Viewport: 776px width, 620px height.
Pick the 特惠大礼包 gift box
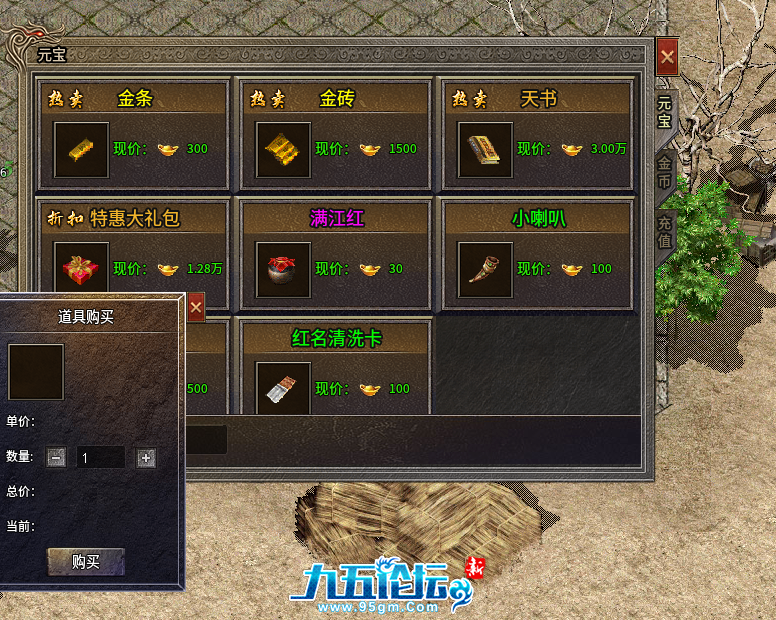click(82, 268)
